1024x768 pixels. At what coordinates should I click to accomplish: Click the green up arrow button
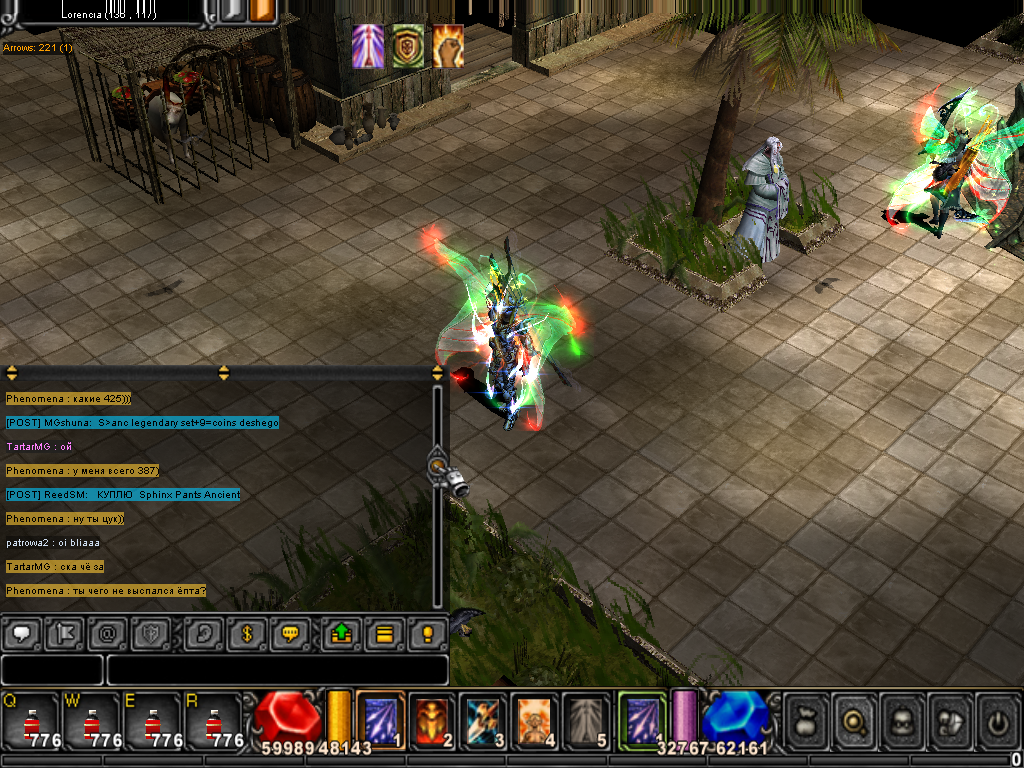[x=340, y=633]
